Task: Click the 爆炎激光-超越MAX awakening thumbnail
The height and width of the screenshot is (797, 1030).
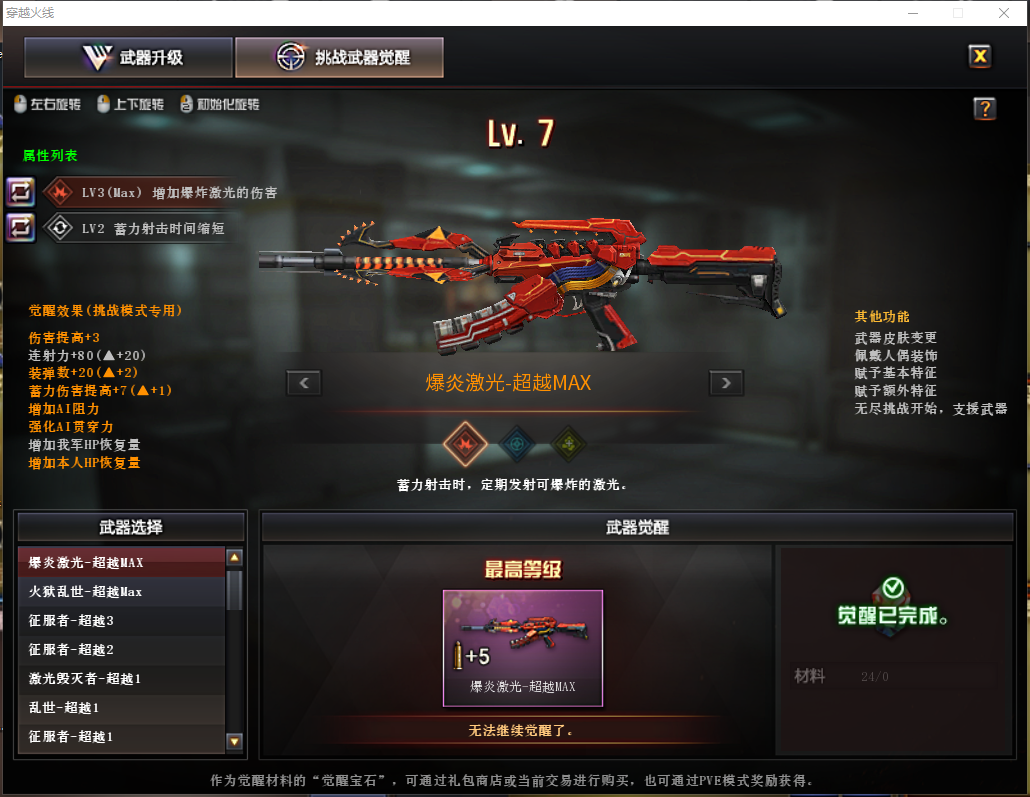Action: [523, 647]
